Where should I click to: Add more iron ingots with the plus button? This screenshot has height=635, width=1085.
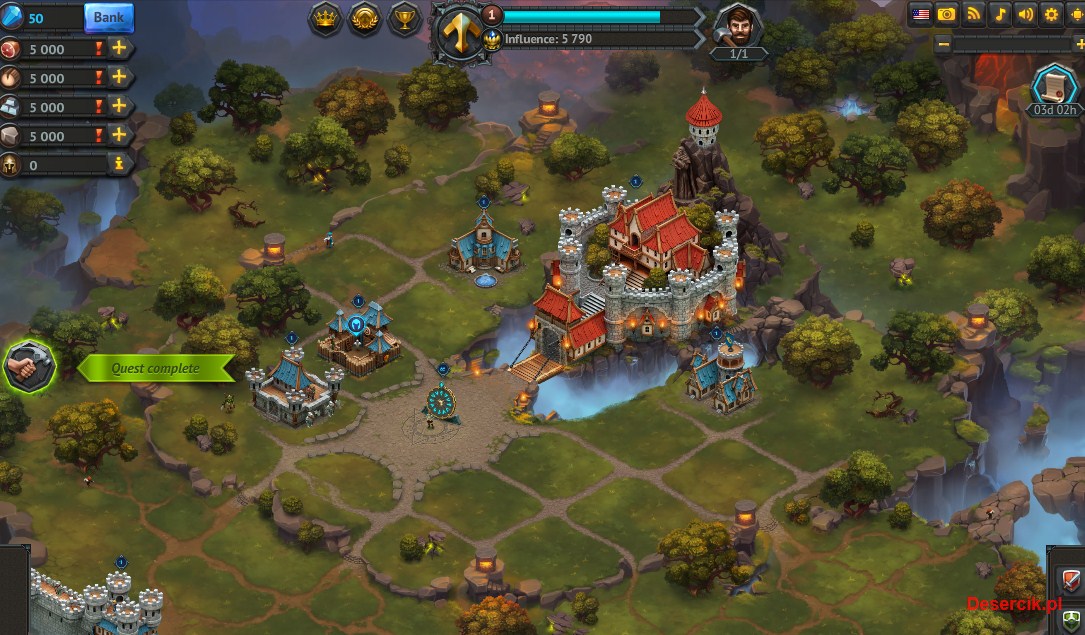119,106
